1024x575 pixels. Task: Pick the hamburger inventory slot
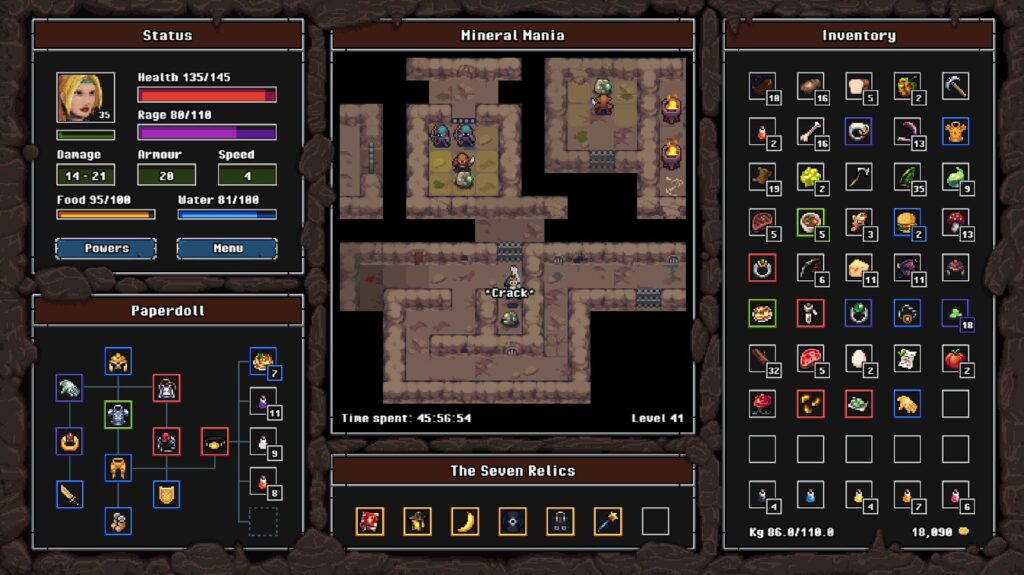tap(907, 222)
